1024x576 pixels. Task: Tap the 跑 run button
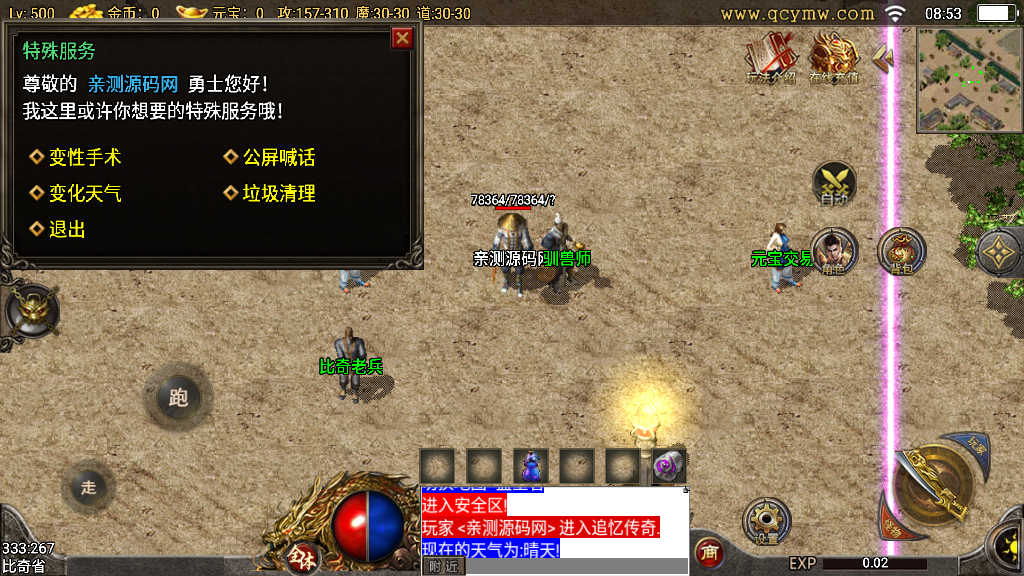pos(178,398)
